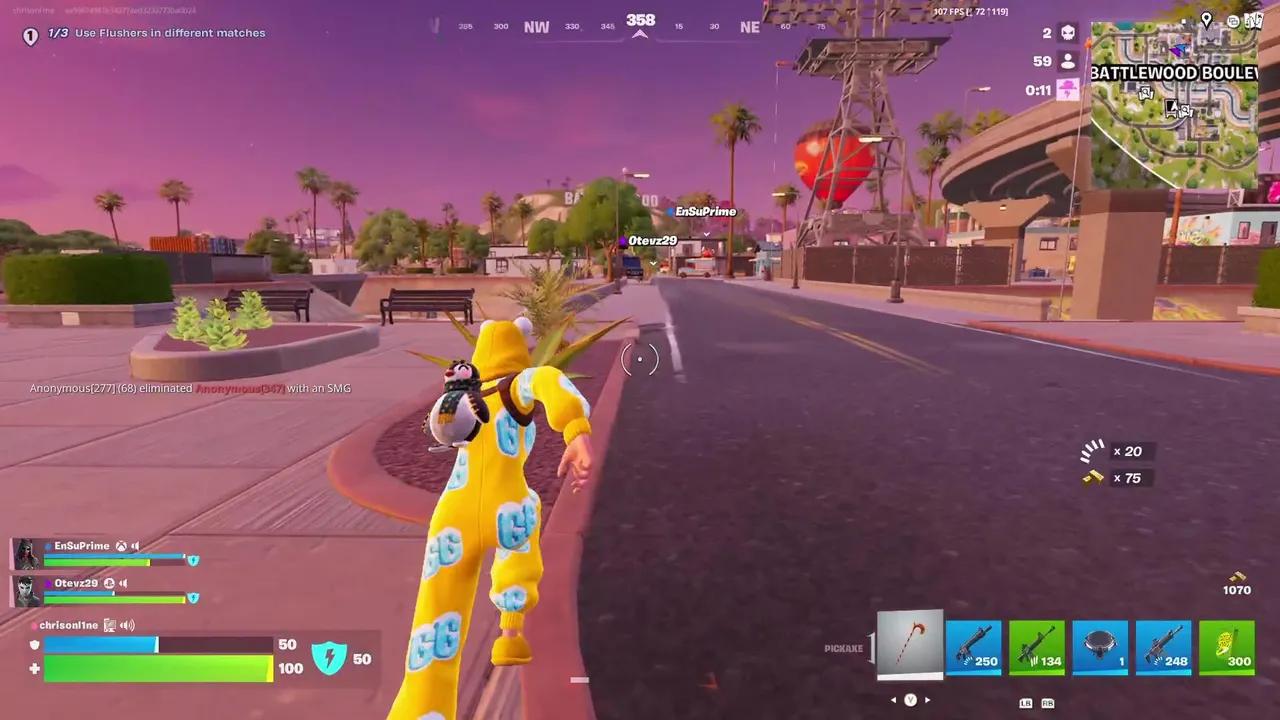This screenshot has height=720, width=1280.
Task: Click the light ammo icon showing x75
Action: point(1092,477)
